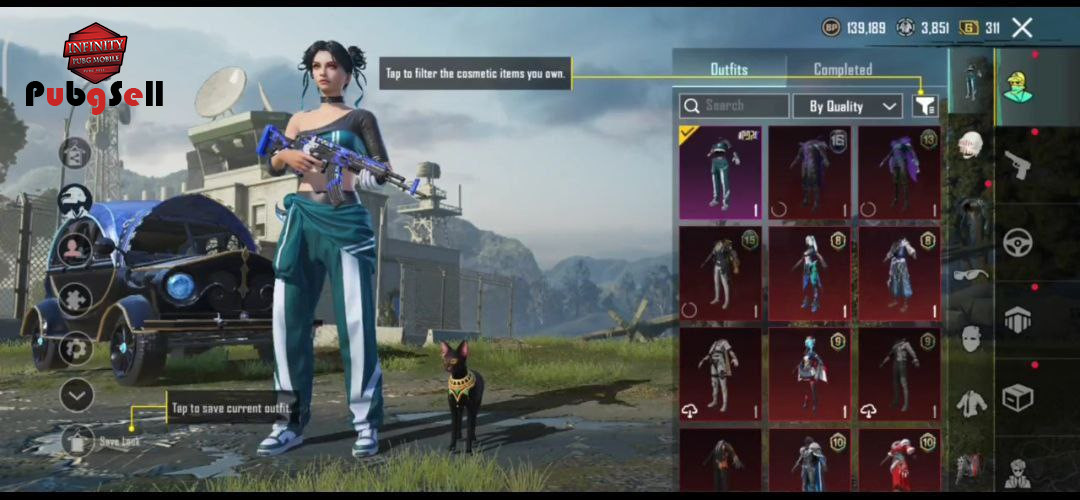Switch to the Outfits tab
The height and width of the screenshot is (500, 1080).
tap(729, 69)
